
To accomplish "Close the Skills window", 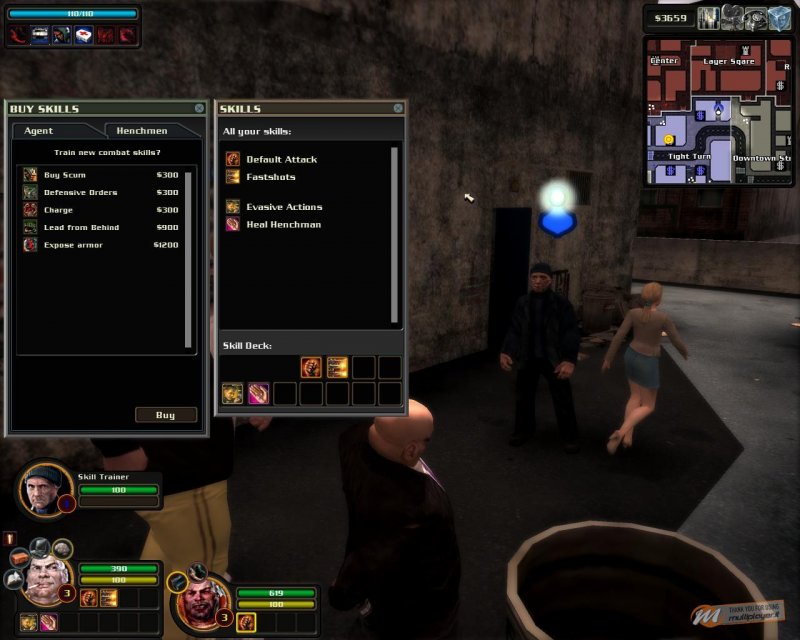I will 398,108.
